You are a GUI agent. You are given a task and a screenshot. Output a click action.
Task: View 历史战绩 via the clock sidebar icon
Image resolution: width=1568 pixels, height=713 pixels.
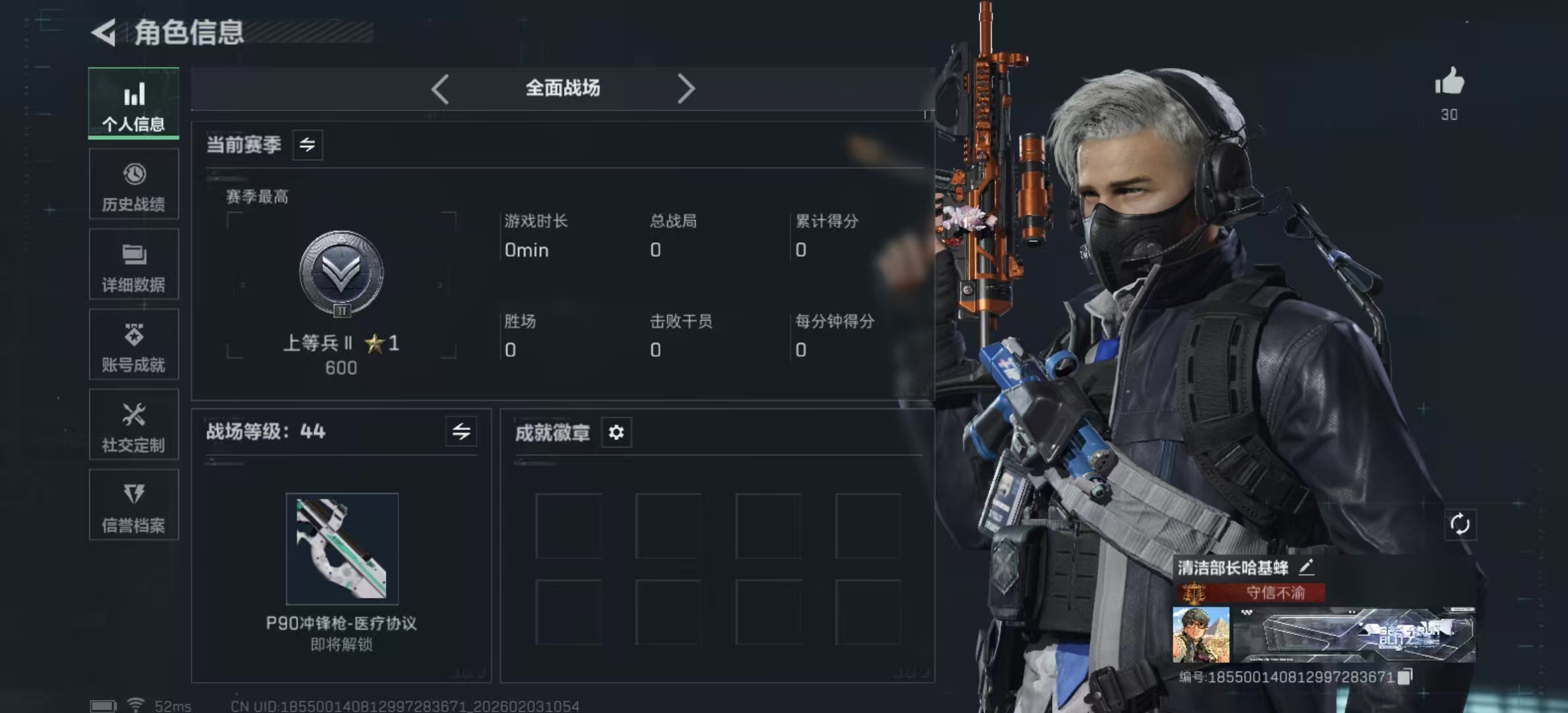pyautogui.click(x=134, y=185)
